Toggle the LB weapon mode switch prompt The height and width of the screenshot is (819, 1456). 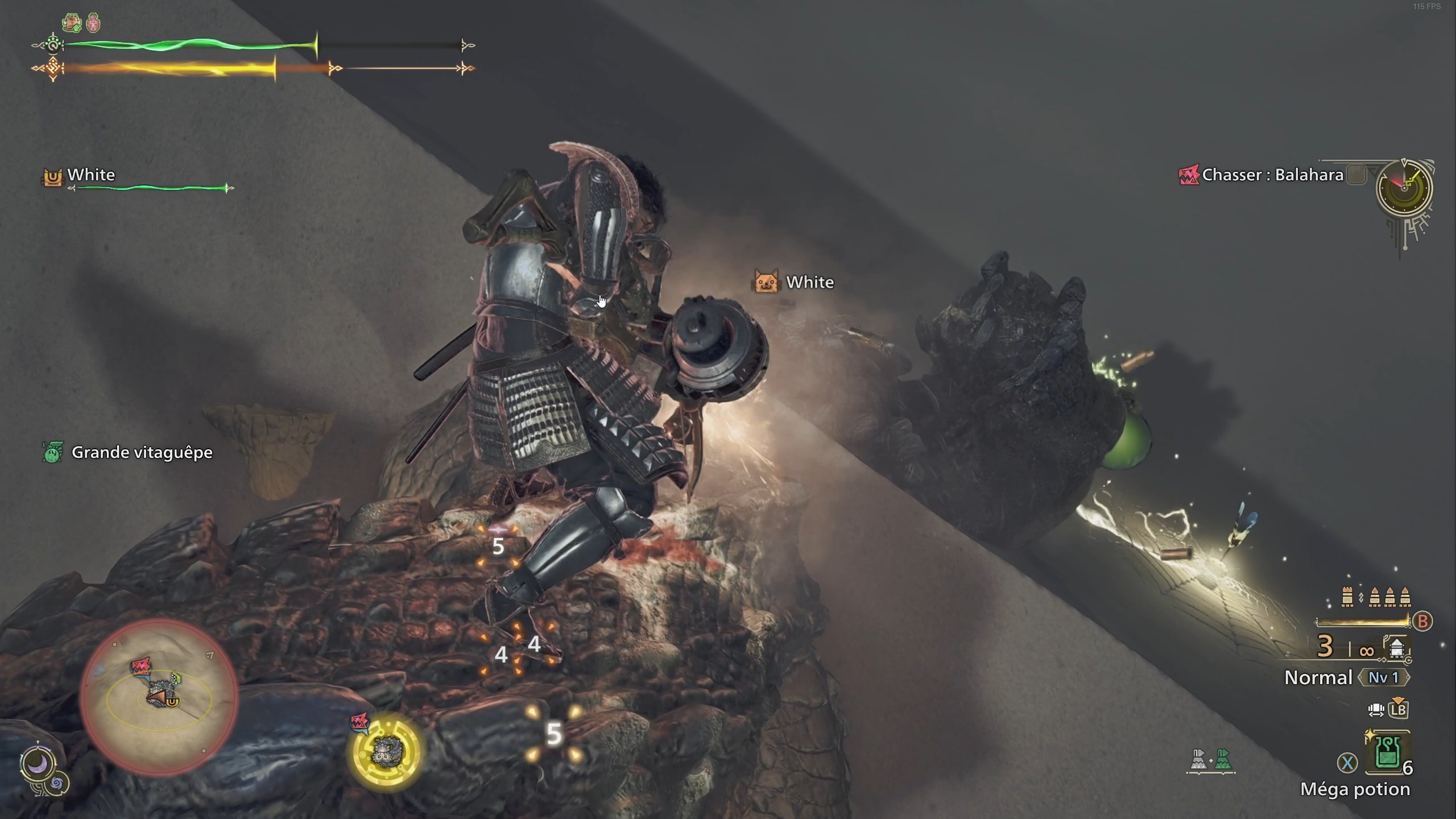pyautogui.click(x=1399, y=709)
